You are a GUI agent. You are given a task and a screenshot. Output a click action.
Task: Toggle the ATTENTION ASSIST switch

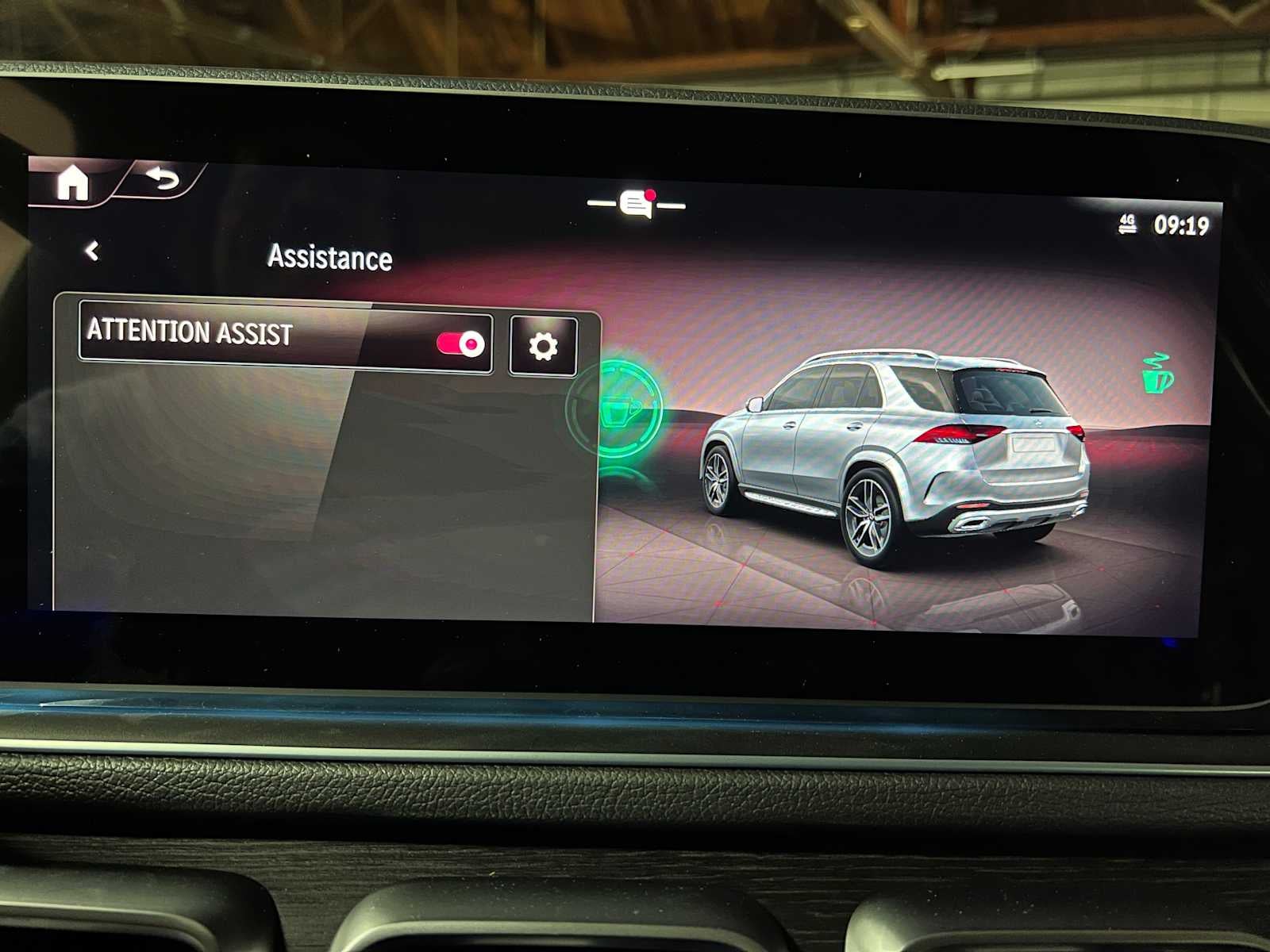tap(460, 344)
